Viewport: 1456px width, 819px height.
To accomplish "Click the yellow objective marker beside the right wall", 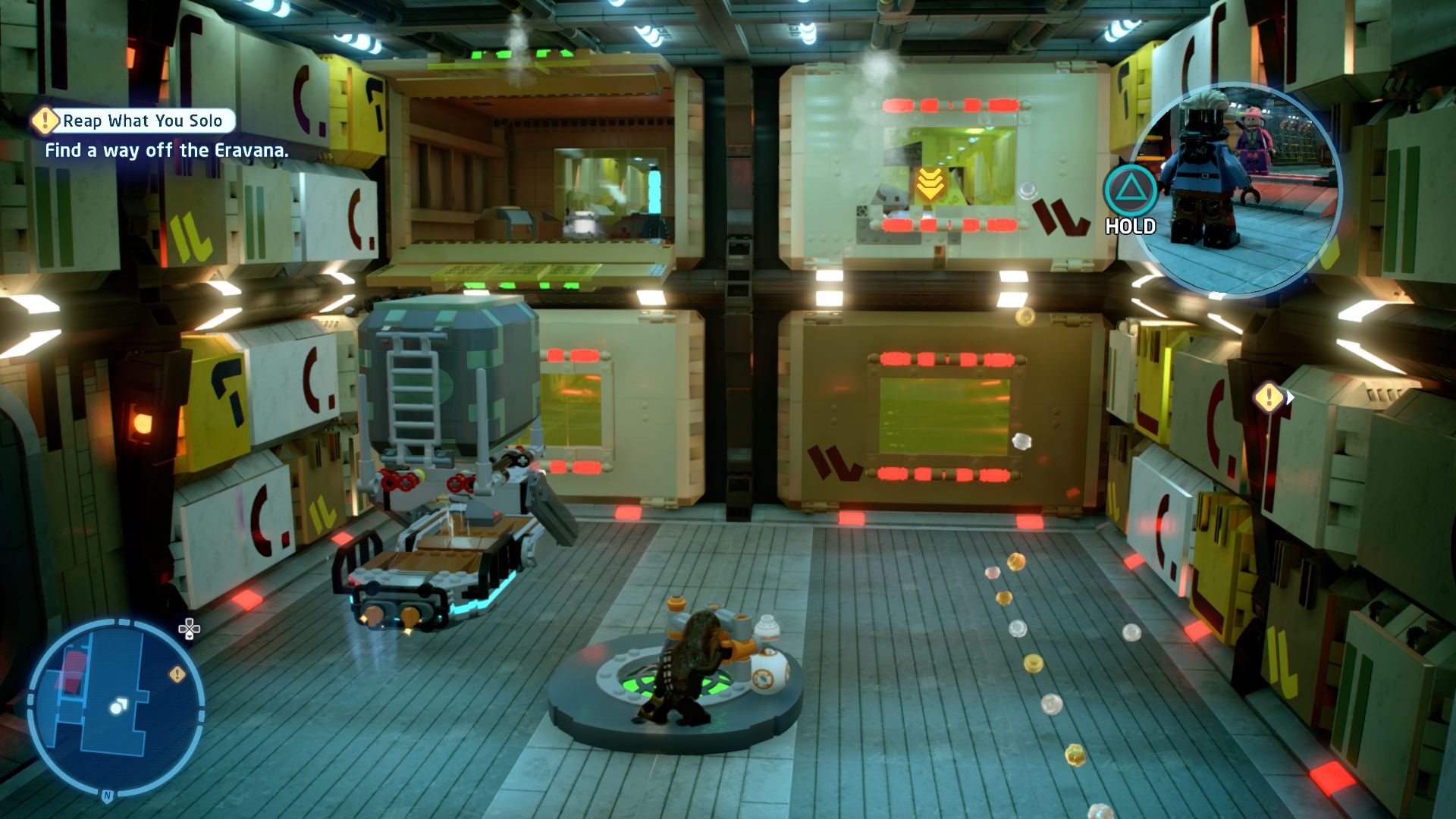I will pos(1269,397).
